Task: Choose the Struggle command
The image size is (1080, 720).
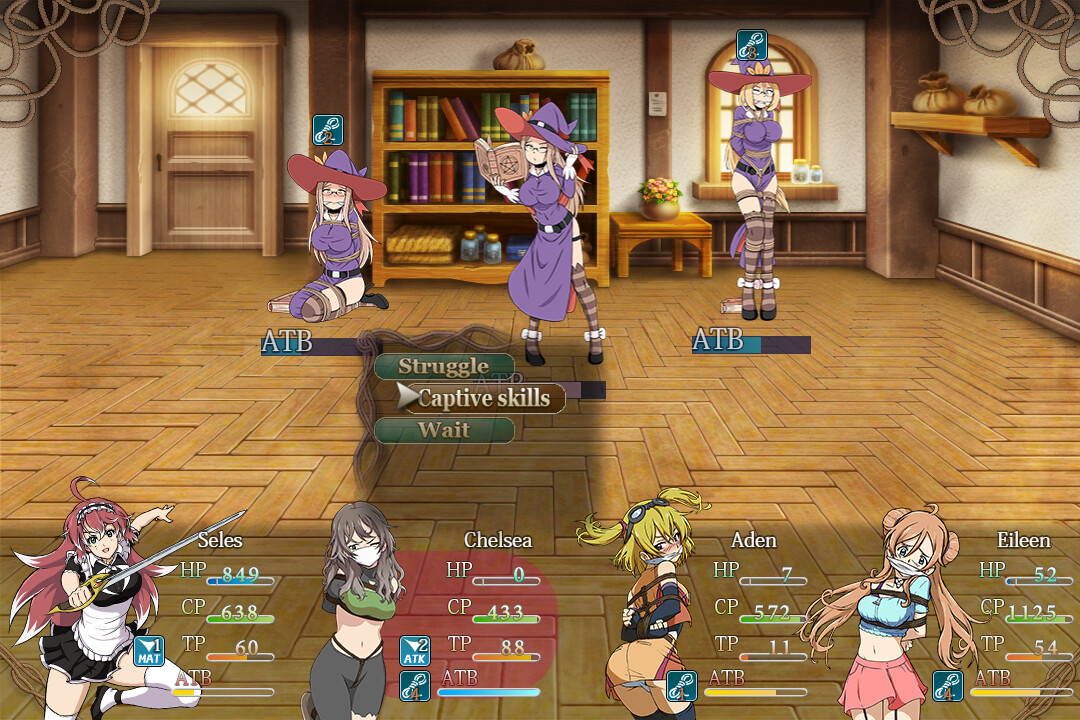Action: point(444,366)
